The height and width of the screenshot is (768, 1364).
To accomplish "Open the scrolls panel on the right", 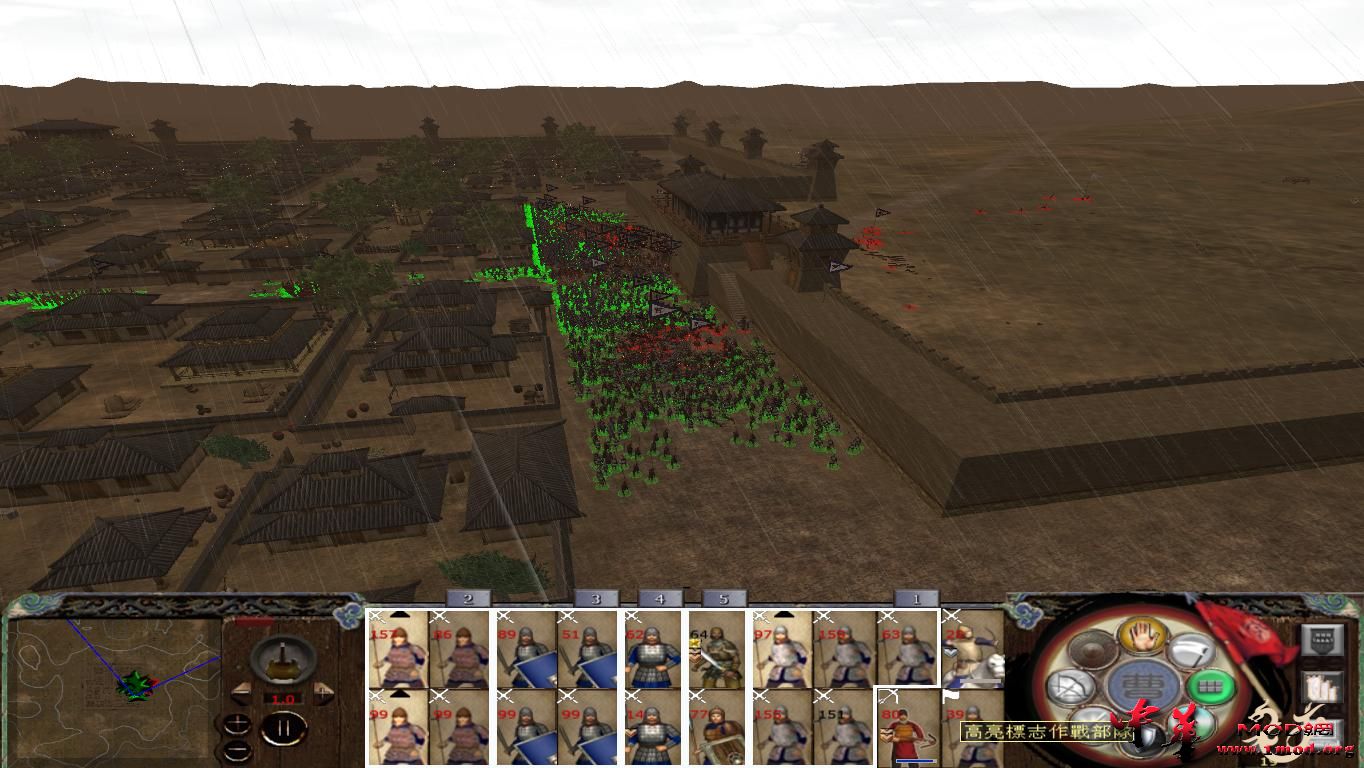I will [x=1320, y=689].
